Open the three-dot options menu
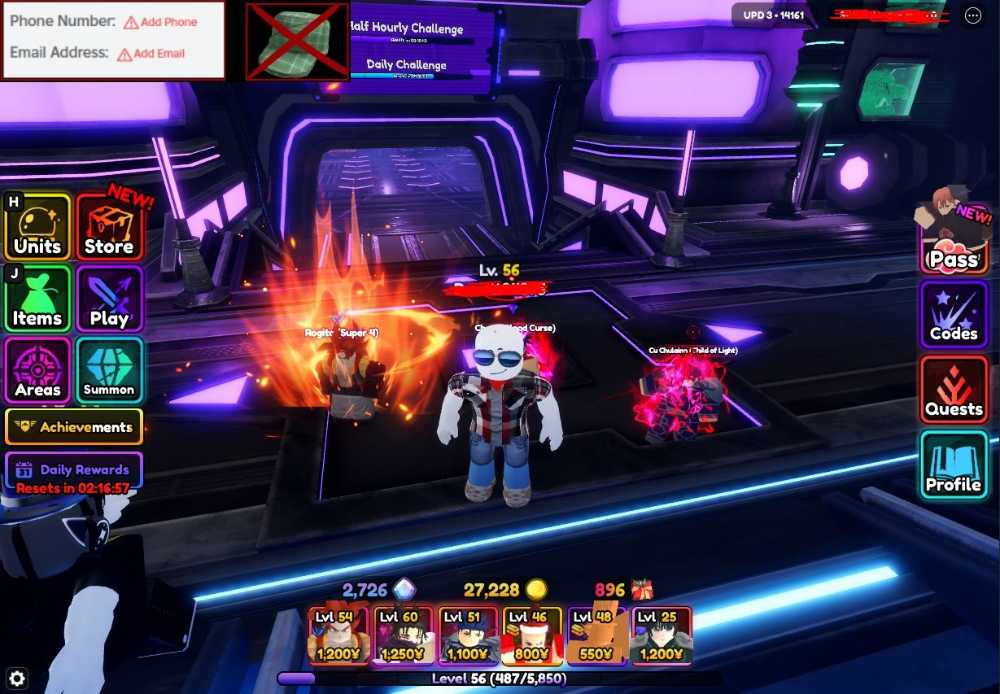Screen dimensions: 1000x694 (x=973, y=15)
